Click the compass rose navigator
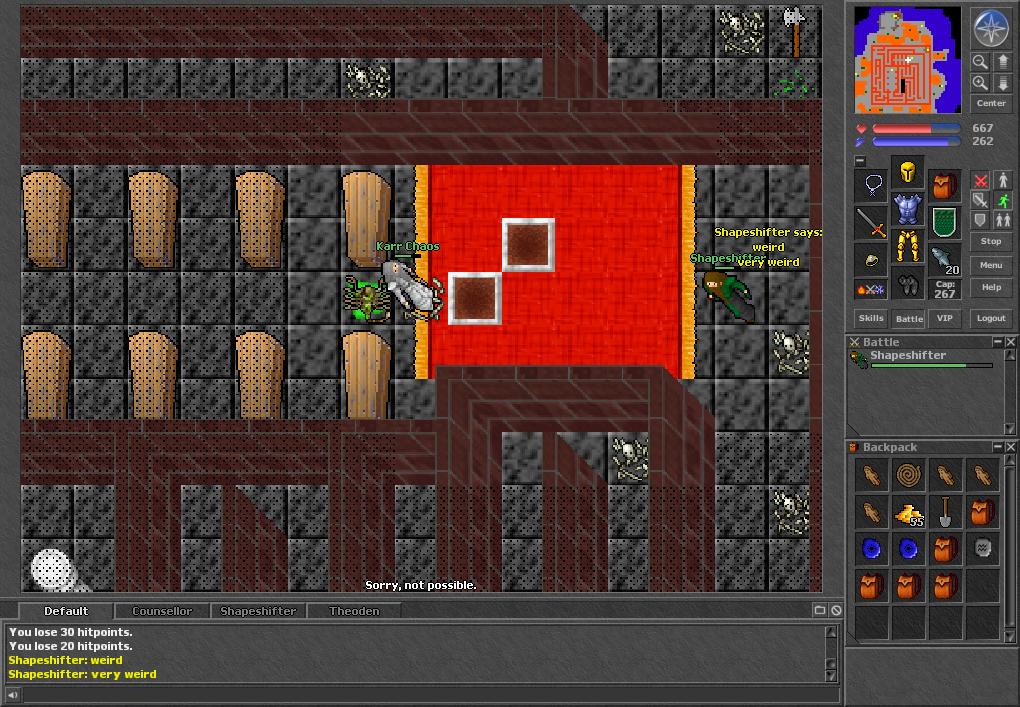Image resolution: width=1020 pixels, height=707 pixels. click(991, 29)
